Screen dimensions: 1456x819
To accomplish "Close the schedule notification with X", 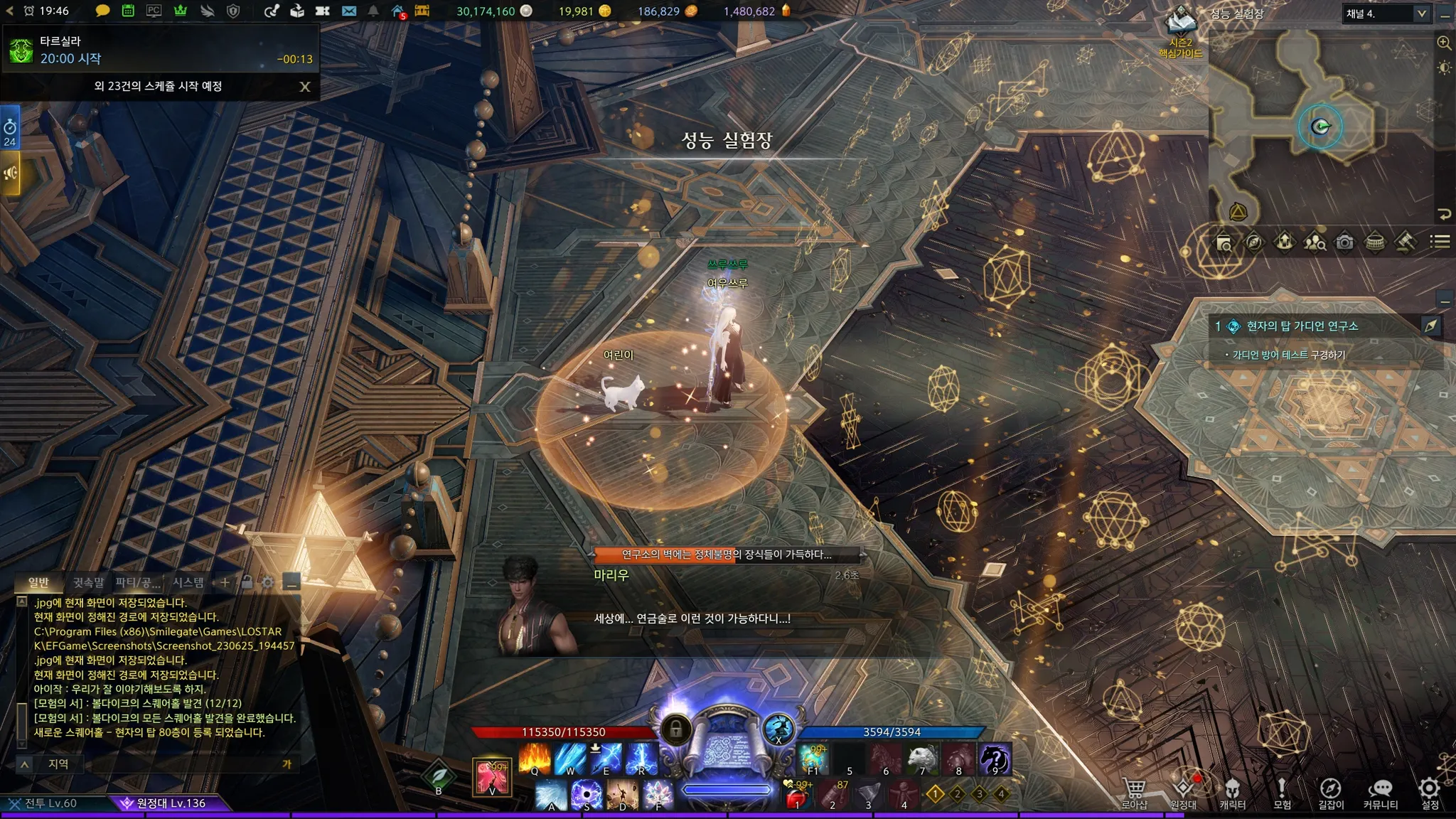I will click(305, 87).
